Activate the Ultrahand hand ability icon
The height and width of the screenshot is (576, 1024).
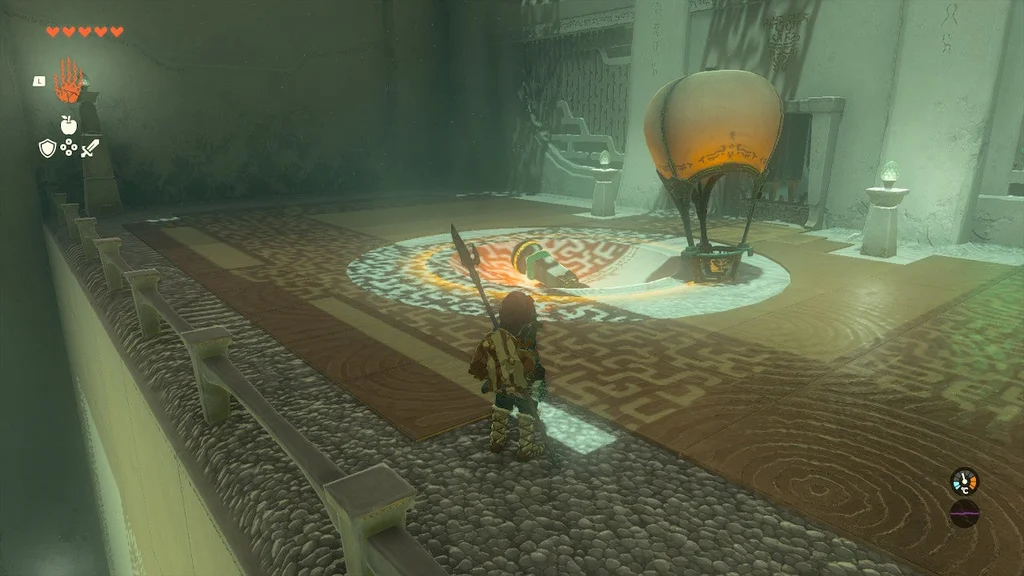[x=68, y=82]
